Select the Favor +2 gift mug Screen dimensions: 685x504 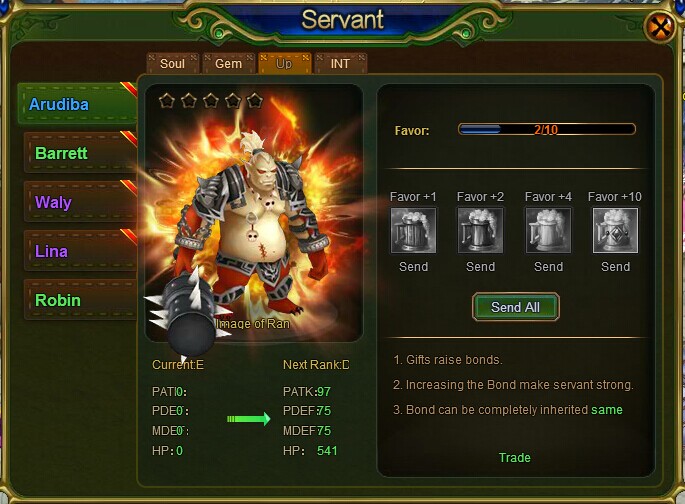[481, 230]
